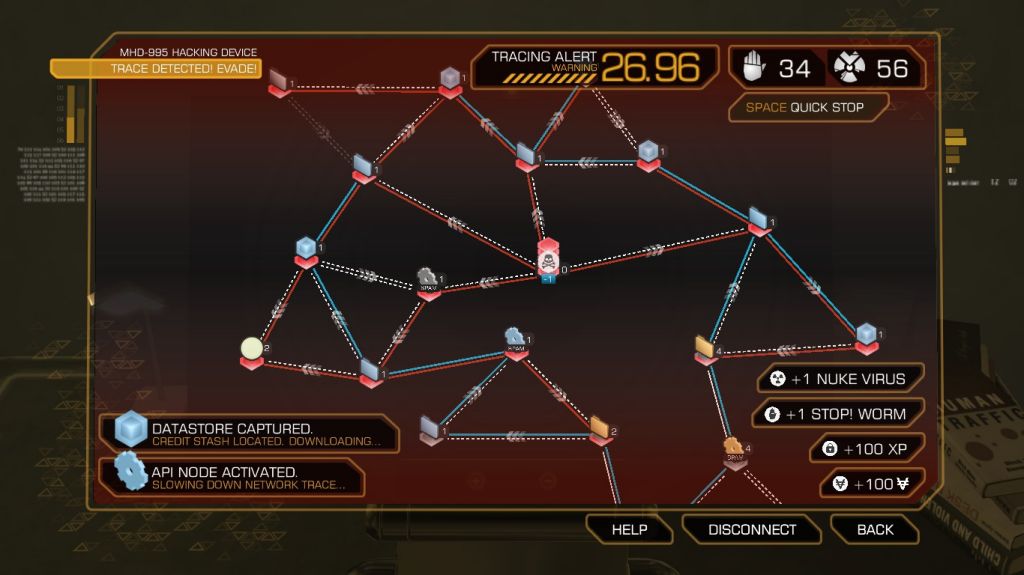
Task: Select the pale yellow sphere node
Action: point(251,349)
